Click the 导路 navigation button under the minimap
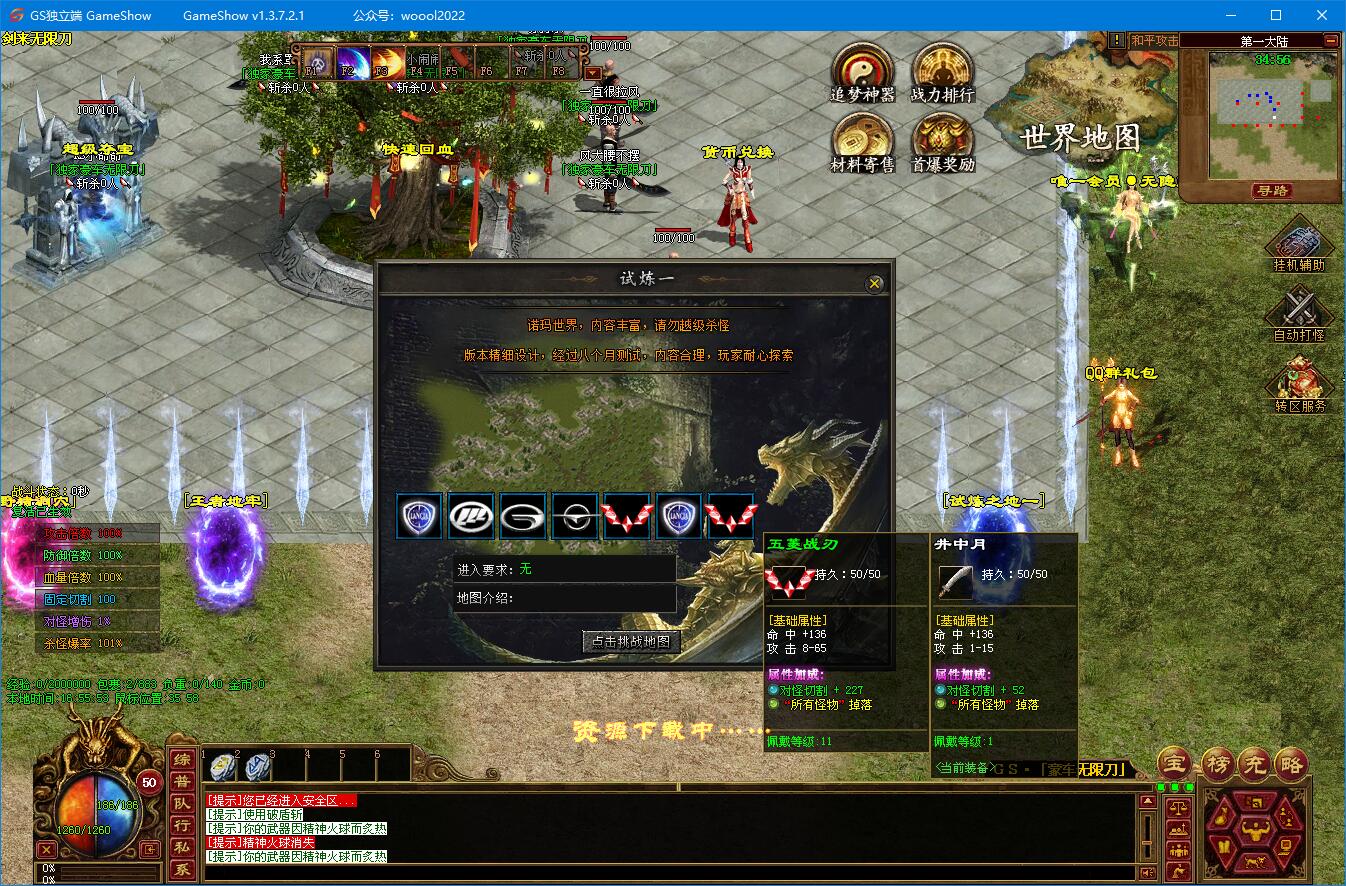The height and width of the screenshot is (886, 1346). pyautogui.click(x=1272, y=190)
